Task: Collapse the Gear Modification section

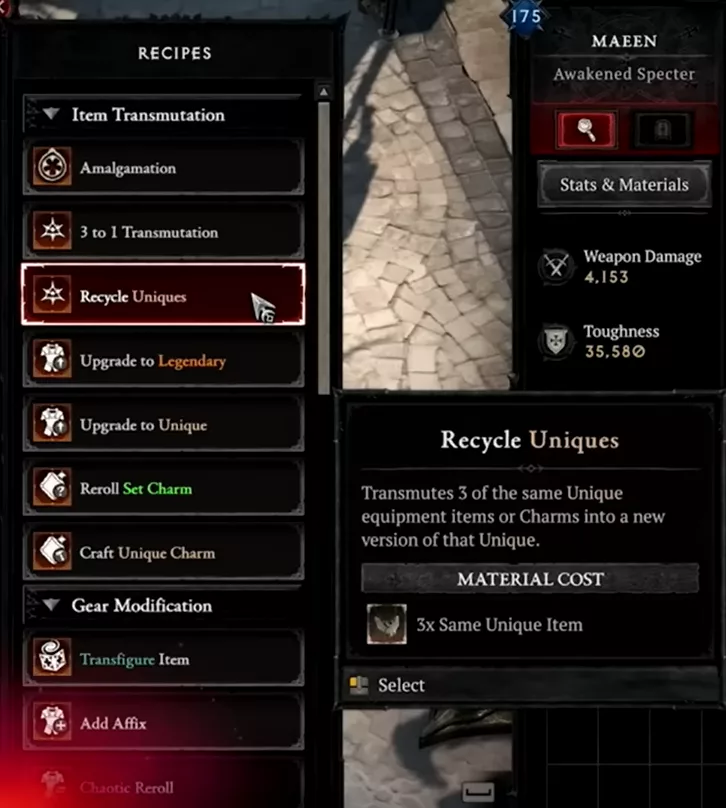Action: [x=51, y=605]
